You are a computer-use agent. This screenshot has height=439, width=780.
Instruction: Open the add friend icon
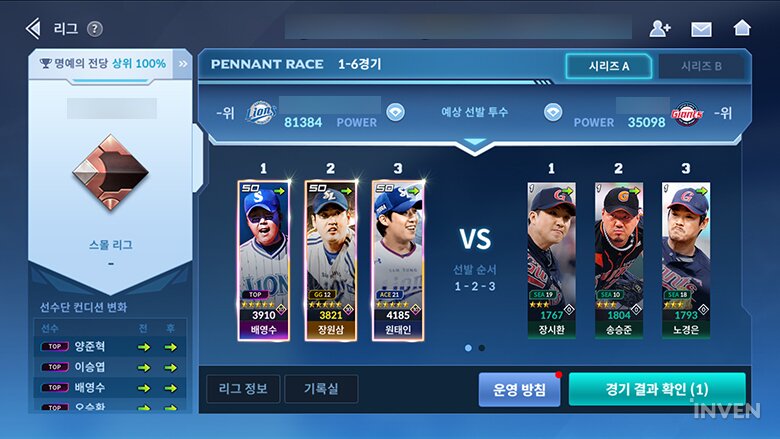(660, 28)
